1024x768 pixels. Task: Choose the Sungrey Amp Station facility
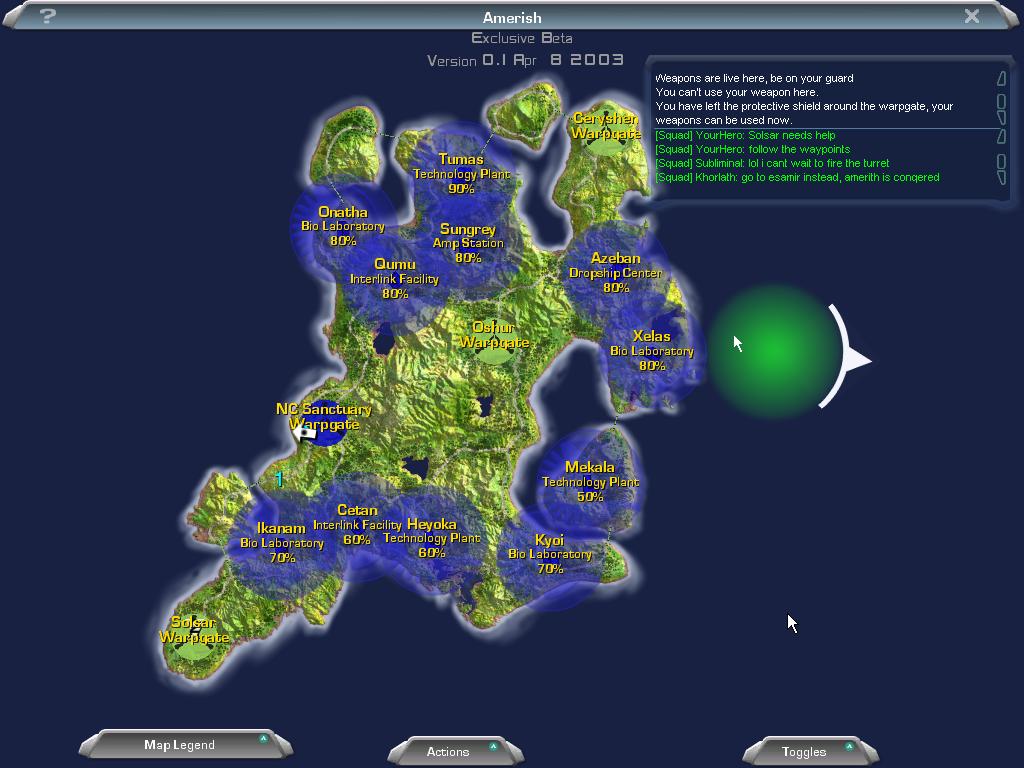468,243
